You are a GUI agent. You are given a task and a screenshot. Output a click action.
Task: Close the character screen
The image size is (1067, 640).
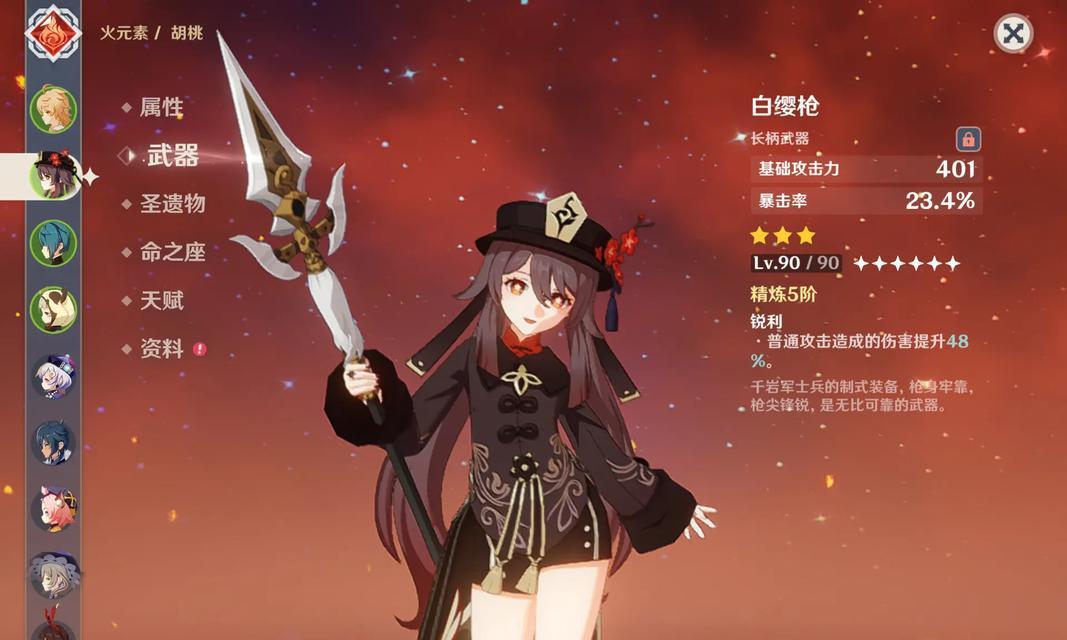click(1012, 34)
